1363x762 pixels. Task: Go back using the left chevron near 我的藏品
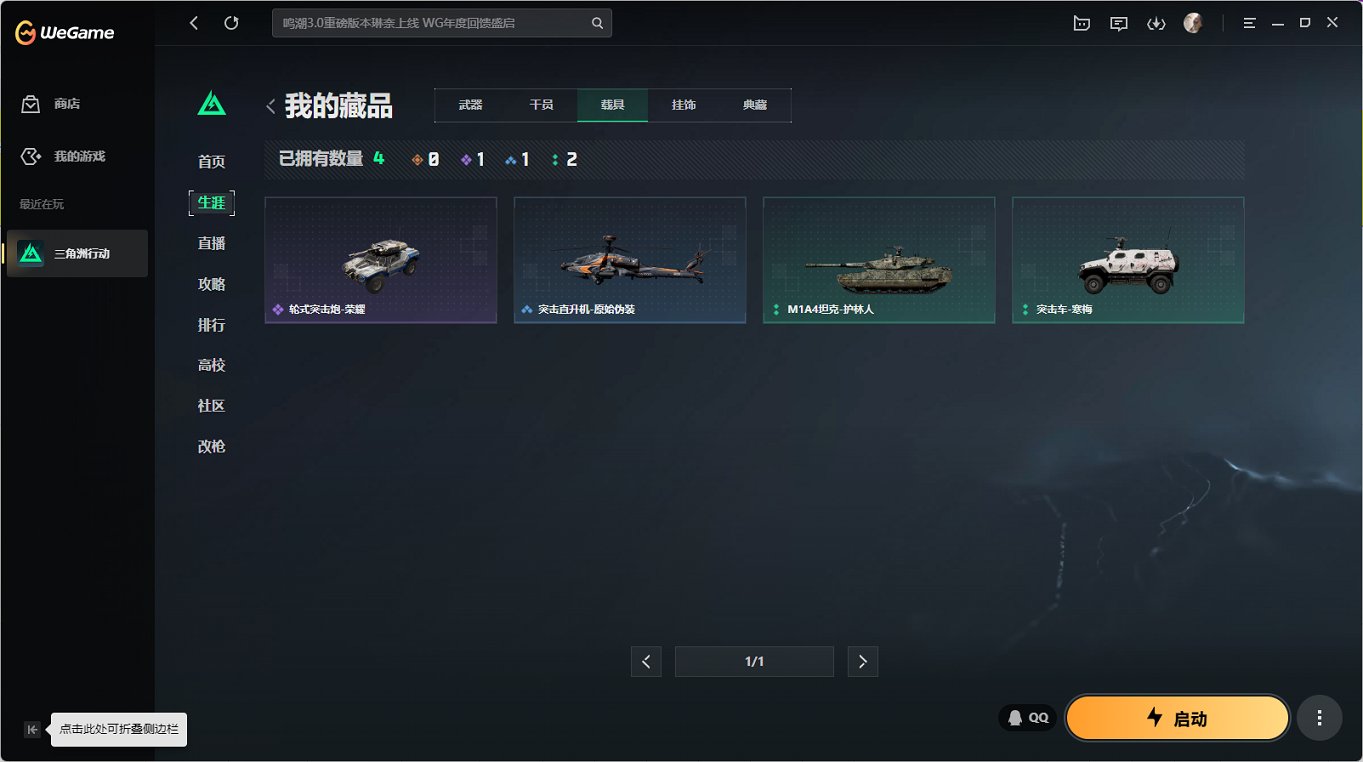coord(270,105)
